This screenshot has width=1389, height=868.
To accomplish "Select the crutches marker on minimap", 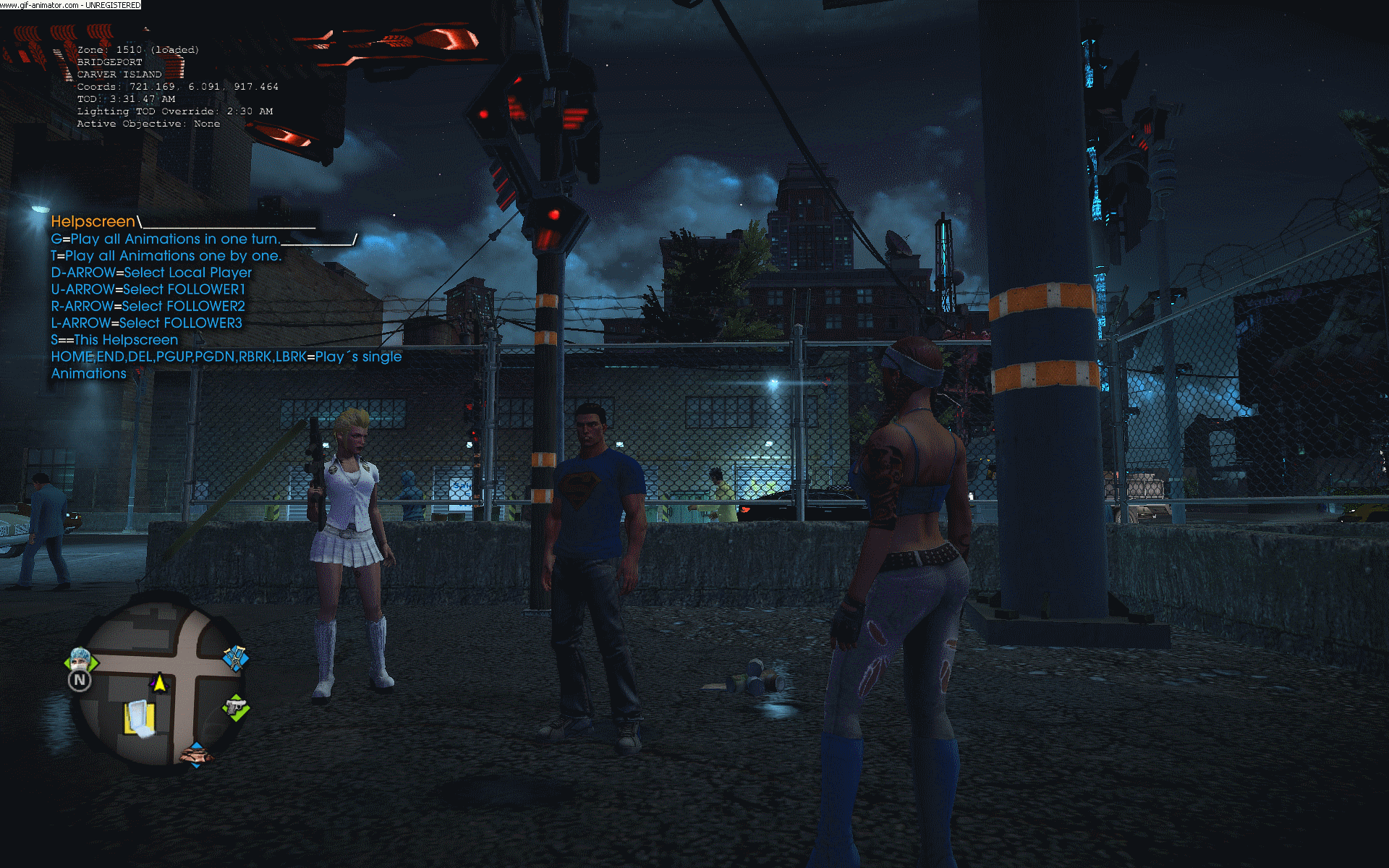I will coord(235,658).
